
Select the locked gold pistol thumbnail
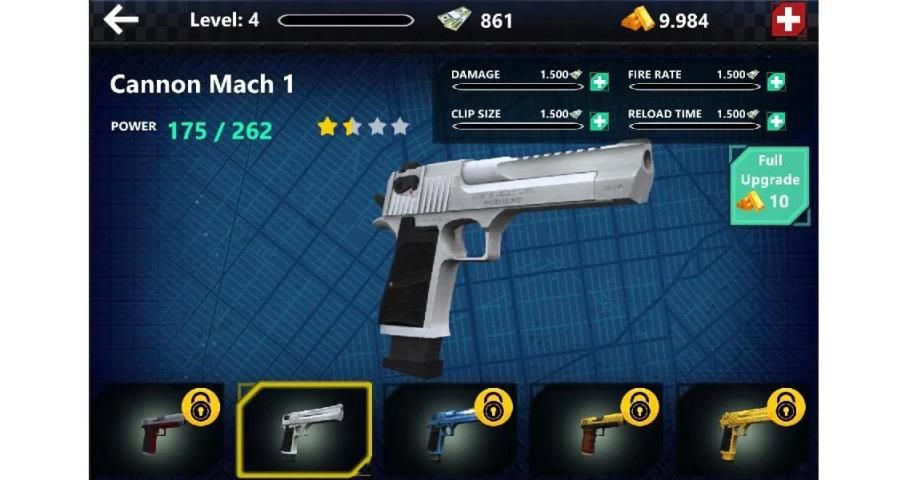point(744,428)
